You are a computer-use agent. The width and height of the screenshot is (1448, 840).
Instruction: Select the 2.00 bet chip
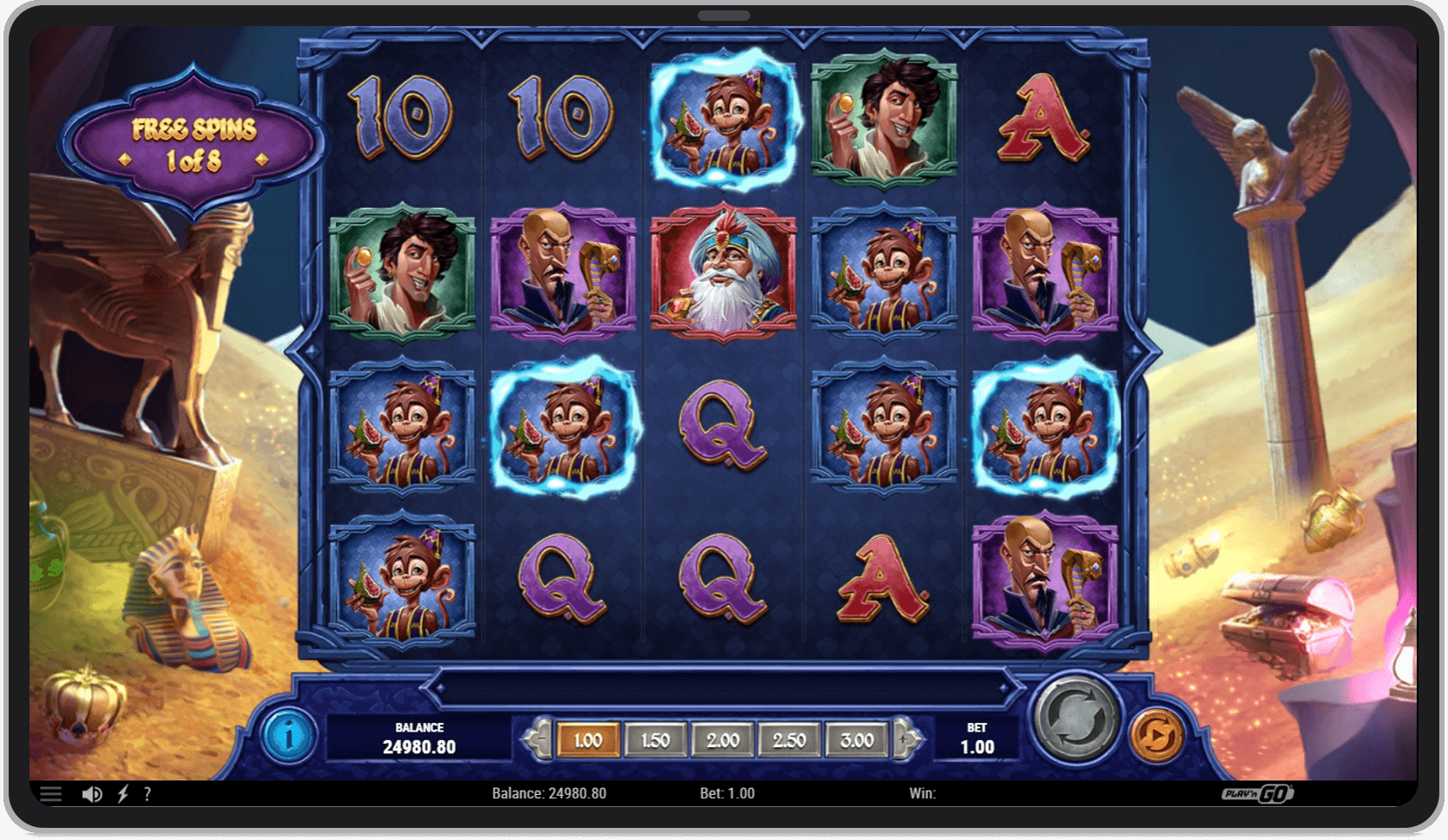coord(722,741)
